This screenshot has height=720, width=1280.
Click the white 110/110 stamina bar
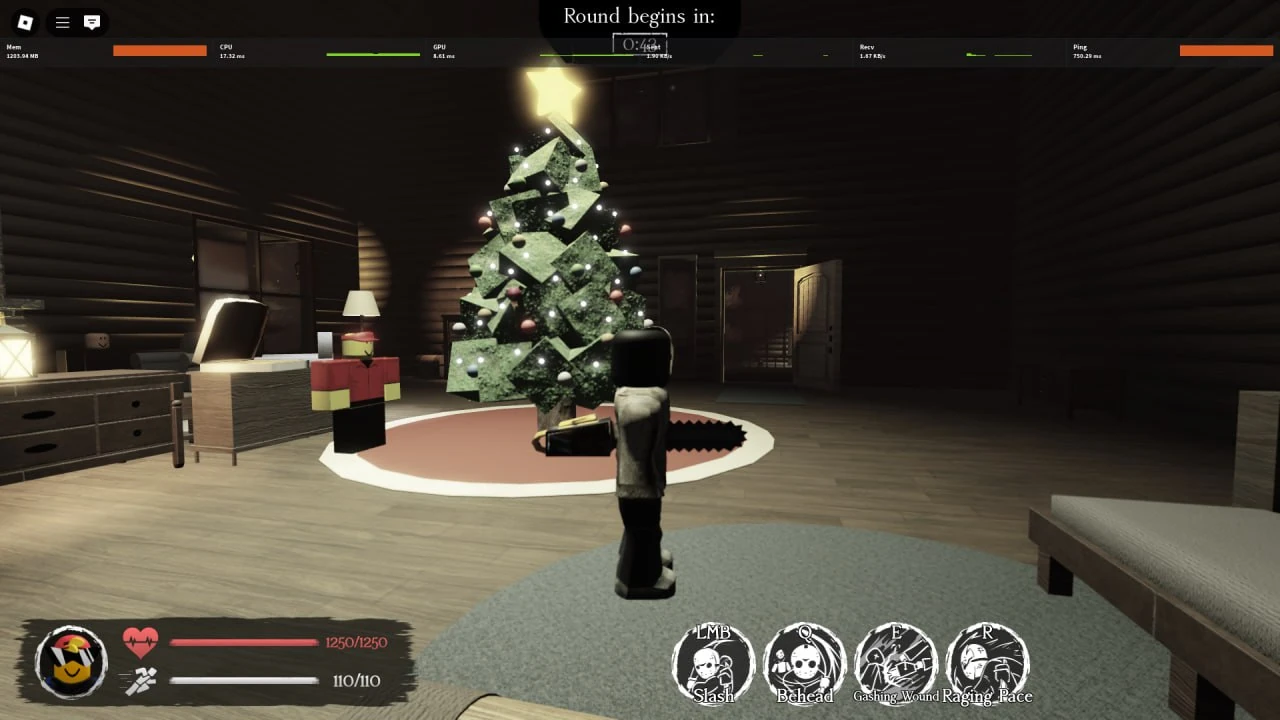tap(245, 679)
